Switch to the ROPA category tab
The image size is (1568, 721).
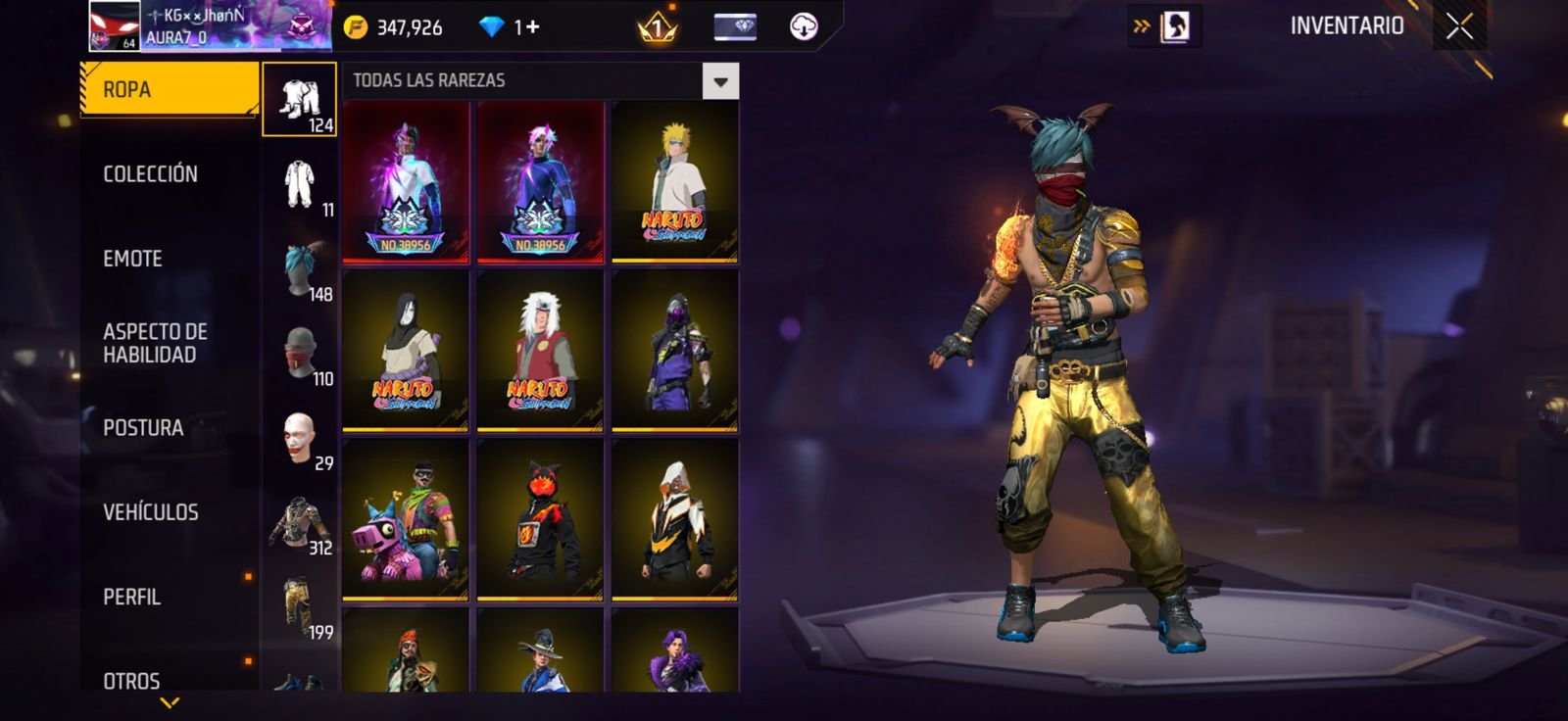[169, 90]
